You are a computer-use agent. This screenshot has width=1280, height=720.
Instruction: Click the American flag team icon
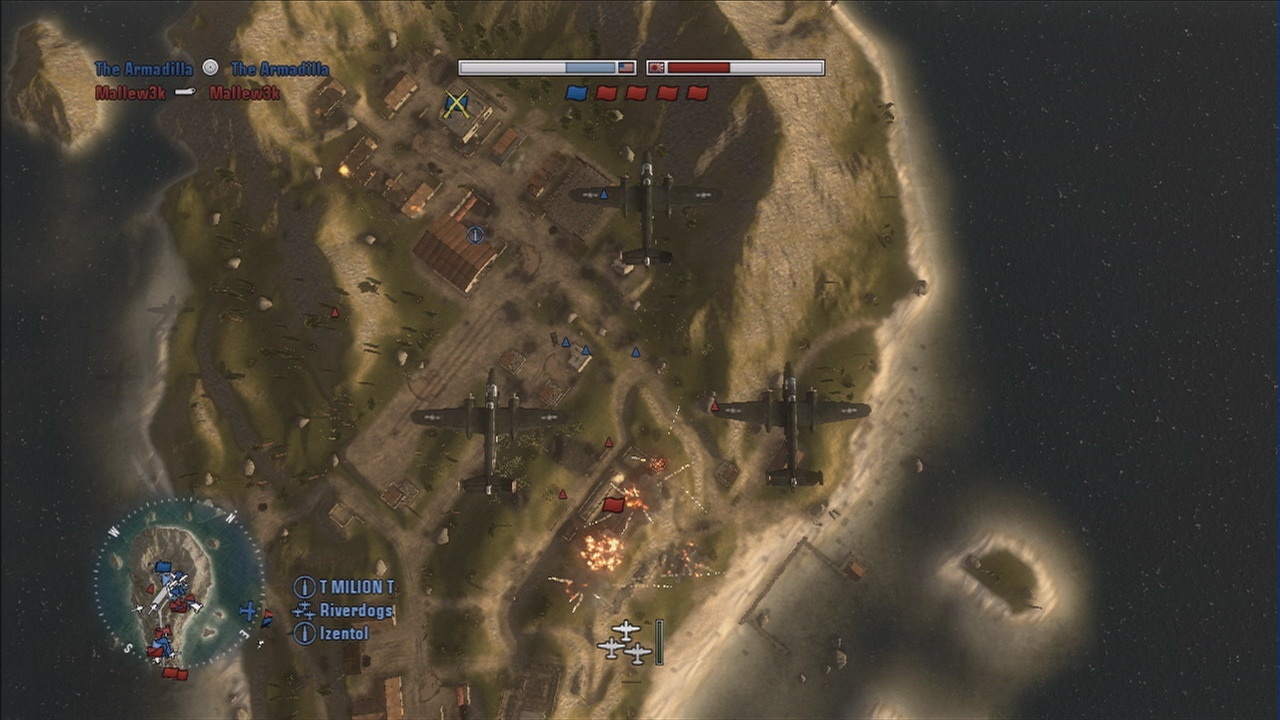coord(626,68)
